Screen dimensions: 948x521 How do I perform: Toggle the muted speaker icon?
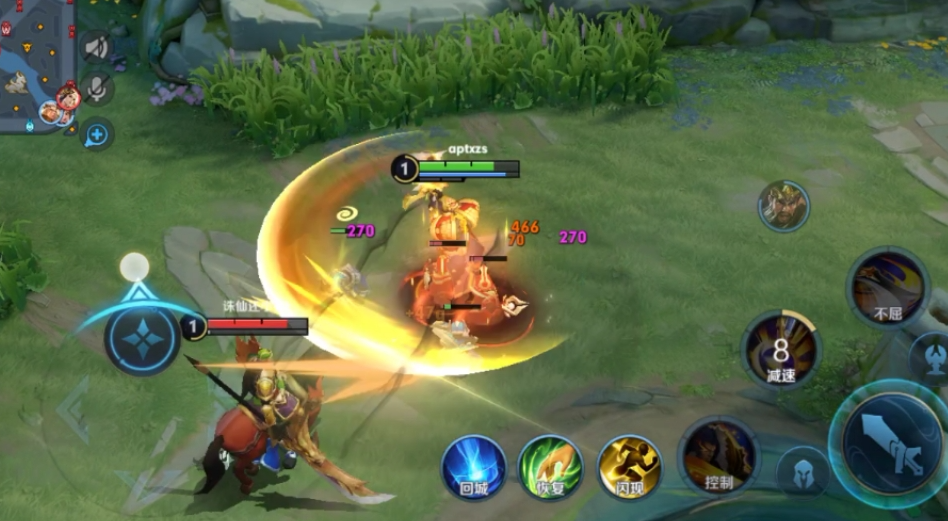(x=97, y=46)
